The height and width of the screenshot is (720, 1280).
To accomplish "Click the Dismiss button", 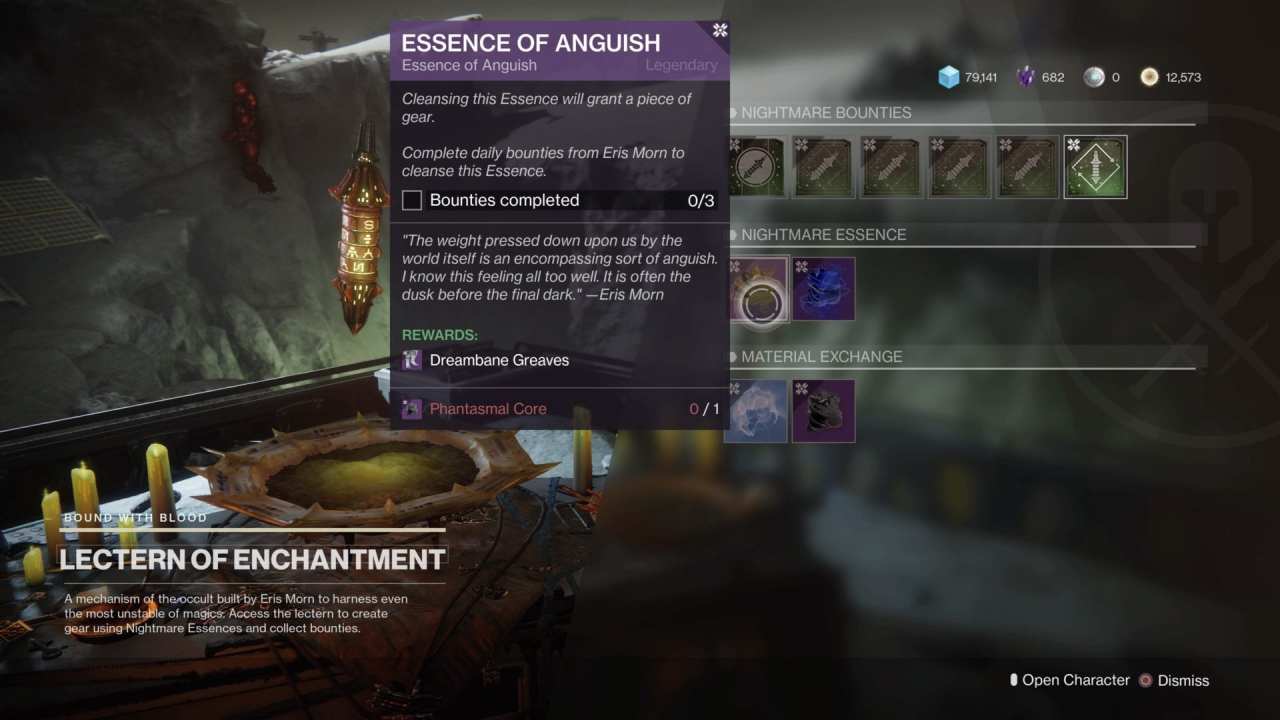I will [1185, 680].
